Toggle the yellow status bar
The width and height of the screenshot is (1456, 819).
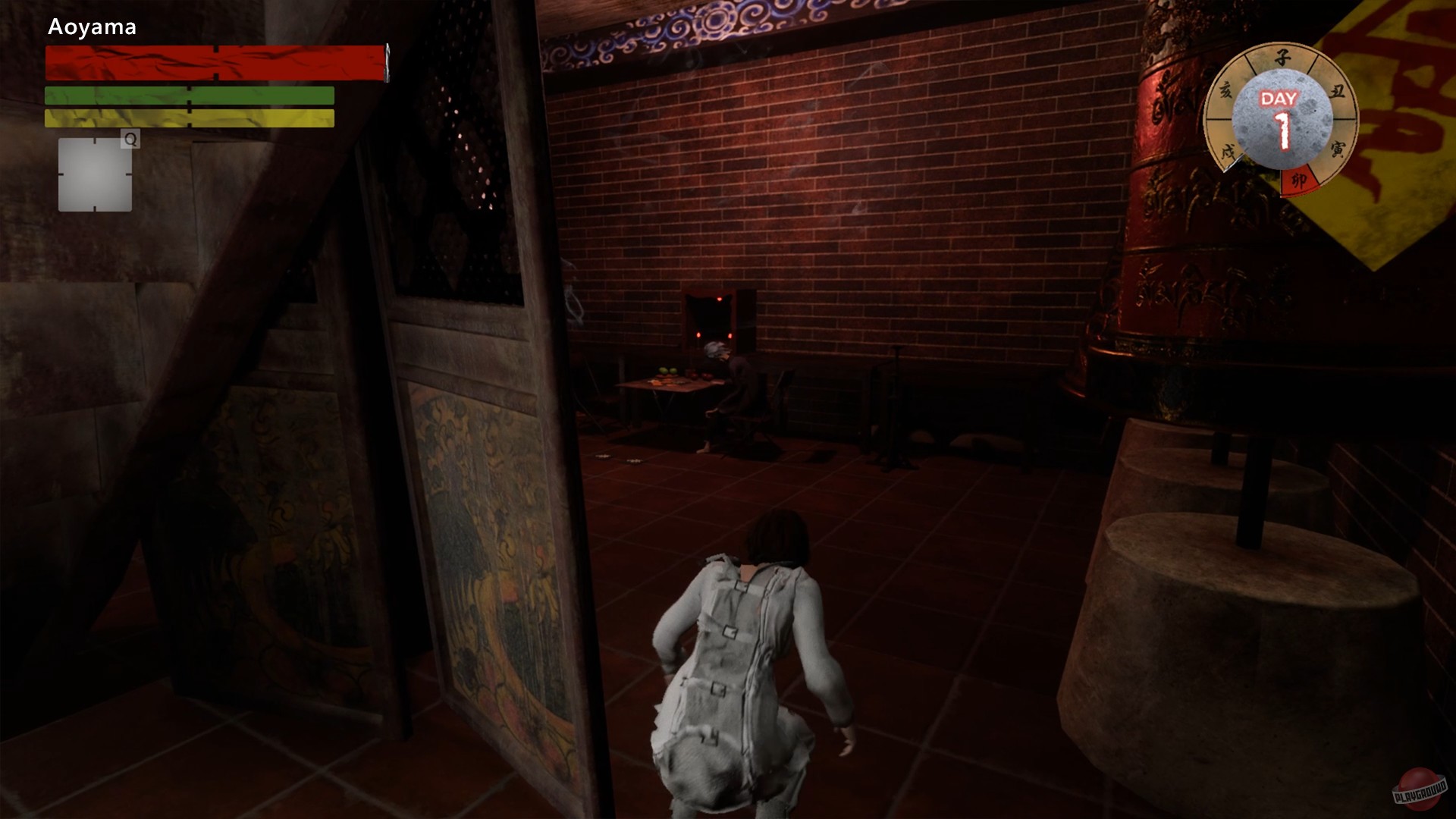[x=188, y=118]
